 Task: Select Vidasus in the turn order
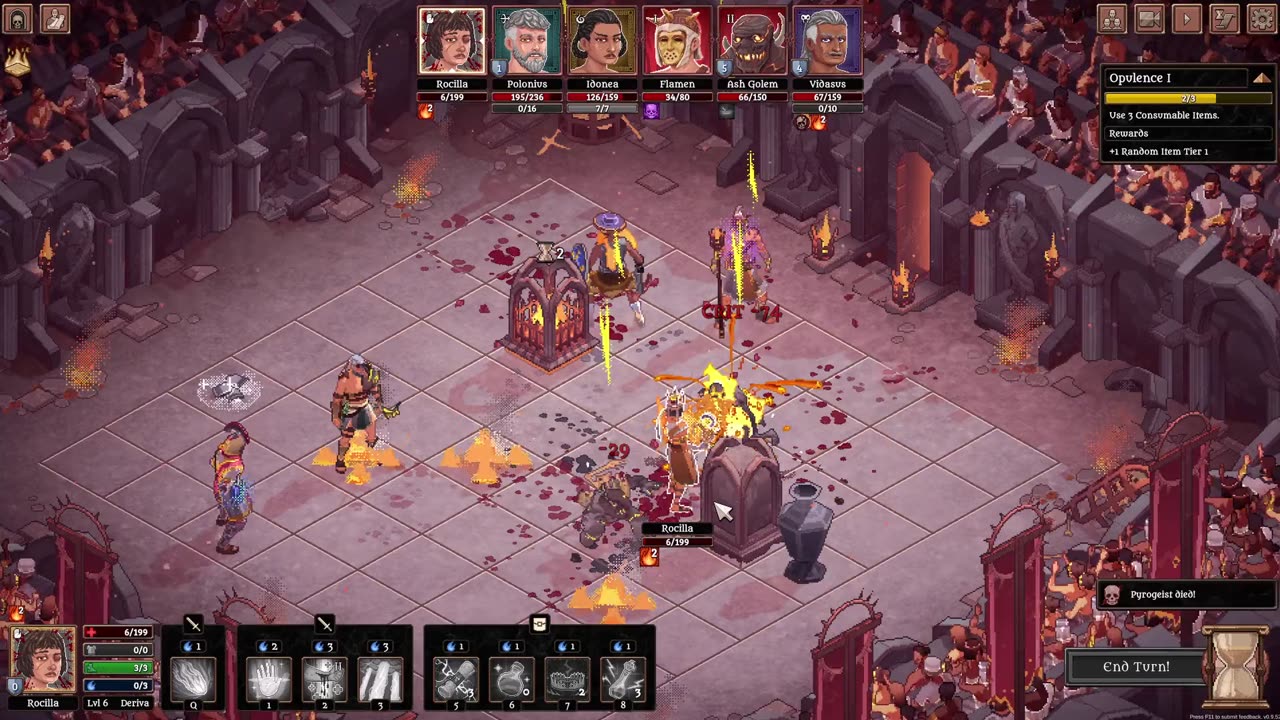[827, 42]
